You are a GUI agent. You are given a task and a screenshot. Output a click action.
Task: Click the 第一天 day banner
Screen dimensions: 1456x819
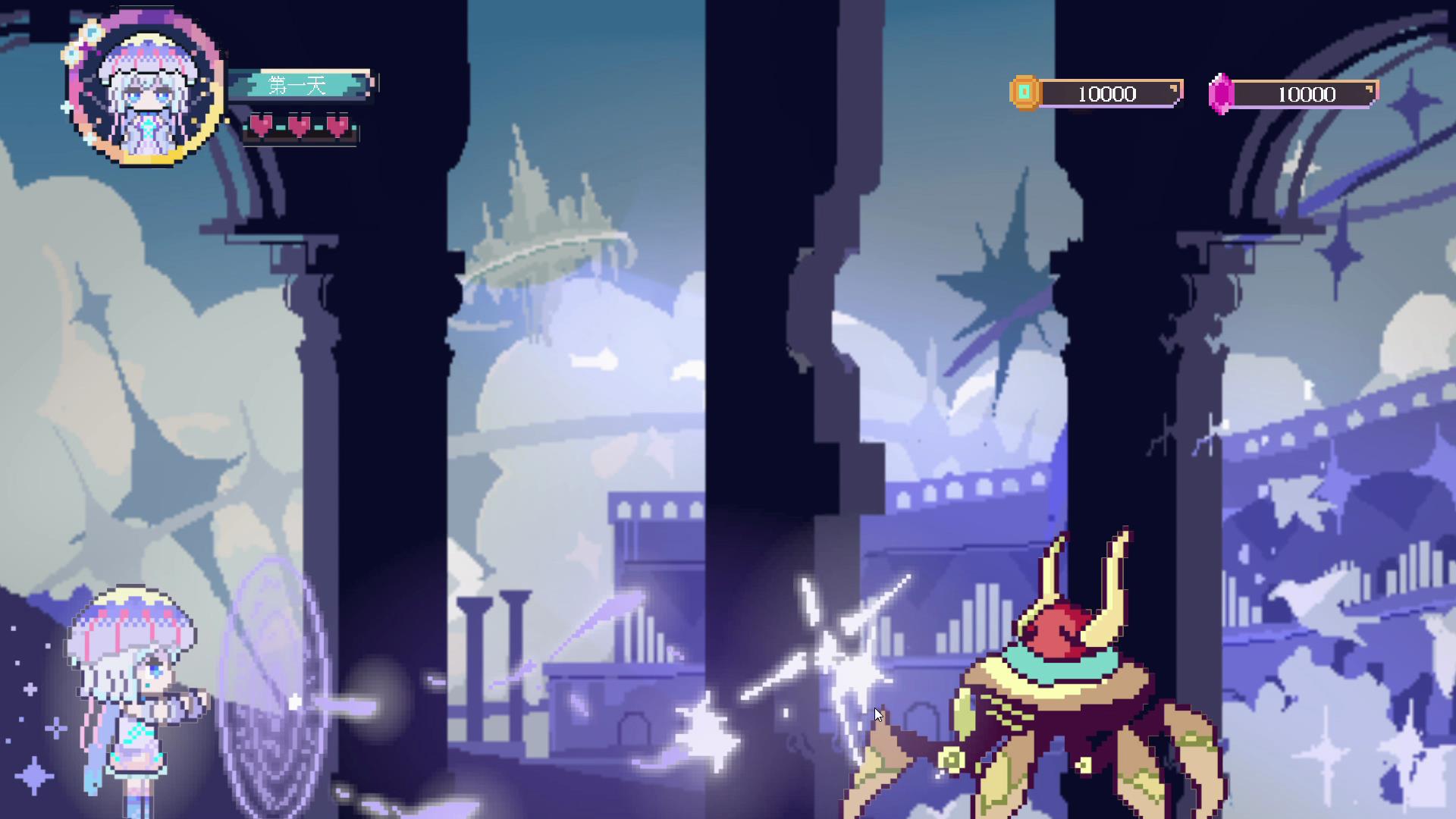pos(299,85)
